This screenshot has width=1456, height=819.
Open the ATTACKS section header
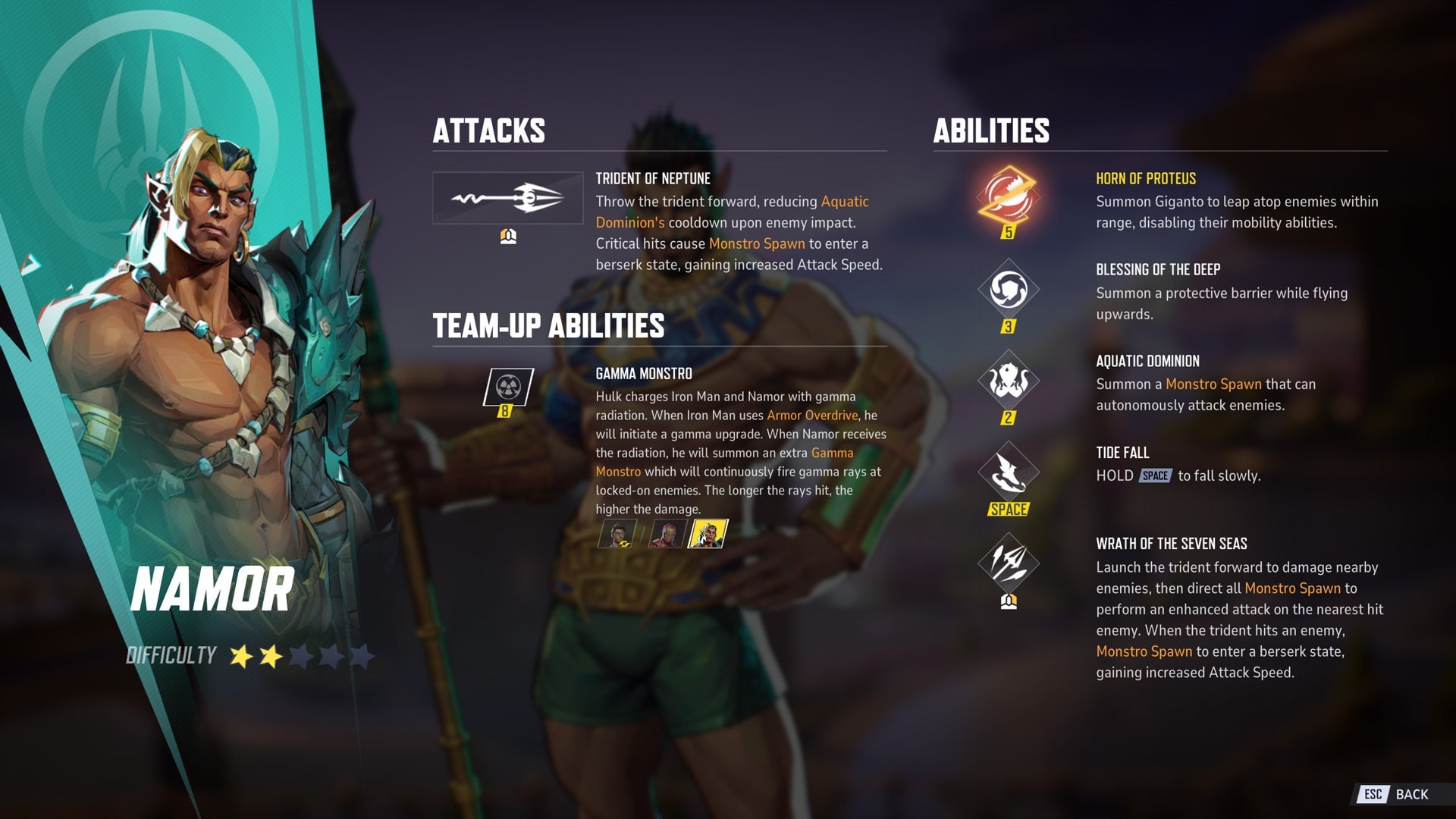point(488,130)
